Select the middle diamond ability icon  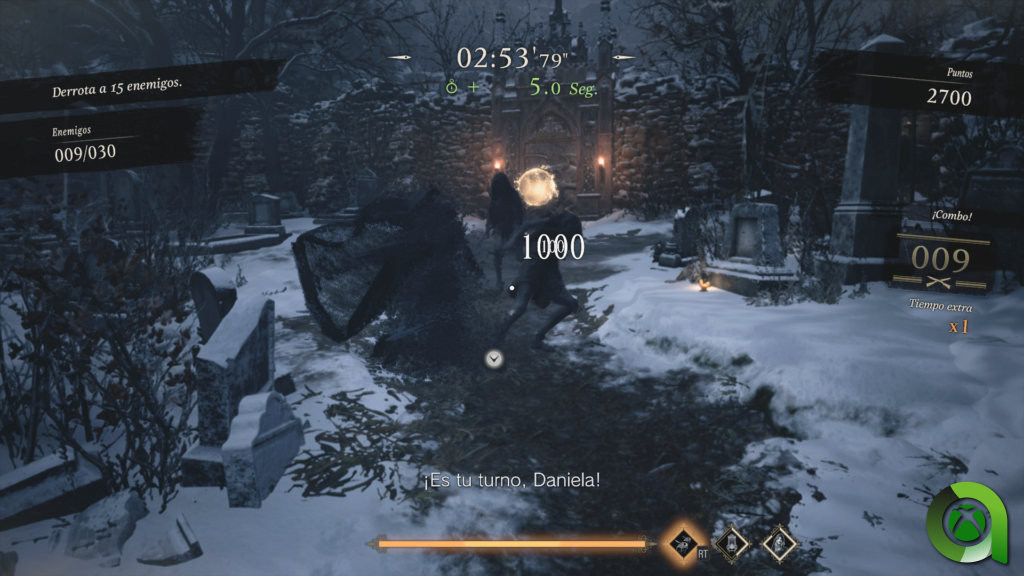pos(733,543)
